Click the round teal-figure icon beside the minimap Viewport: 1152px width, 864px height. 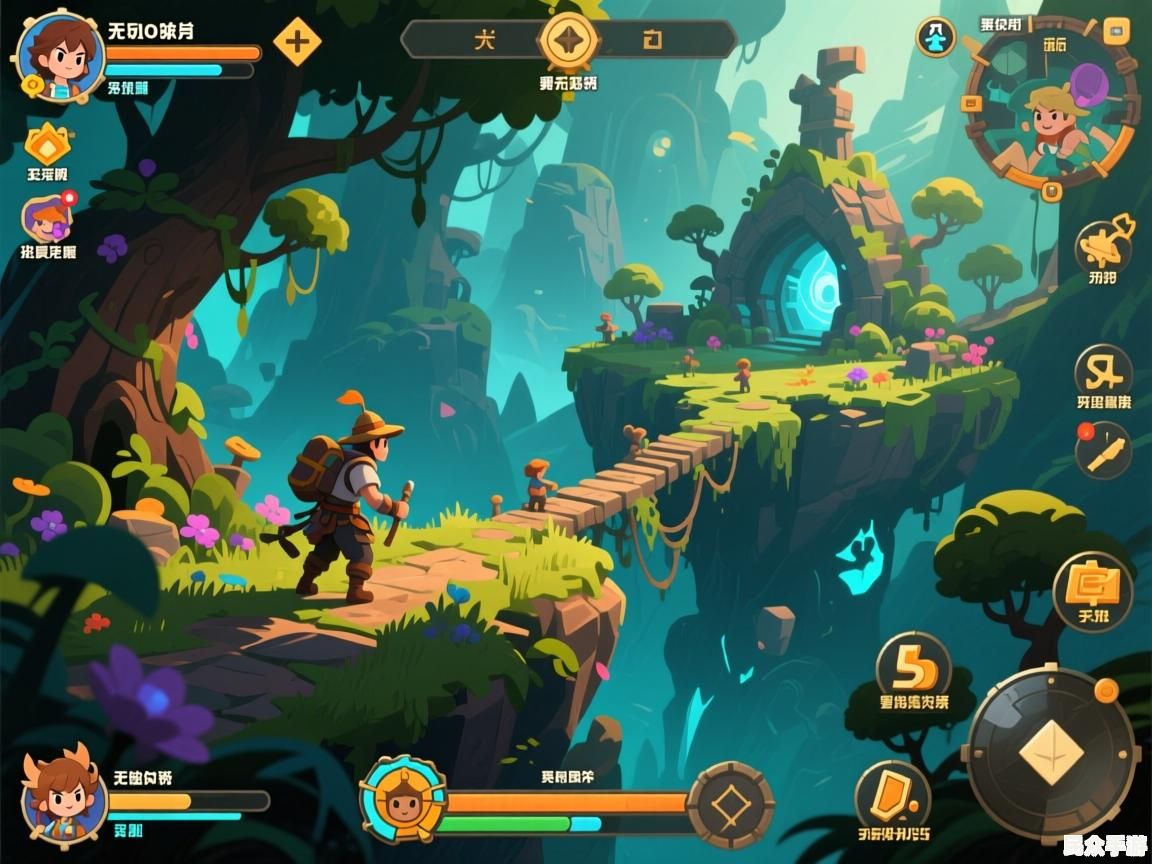[x=936, y=38]
